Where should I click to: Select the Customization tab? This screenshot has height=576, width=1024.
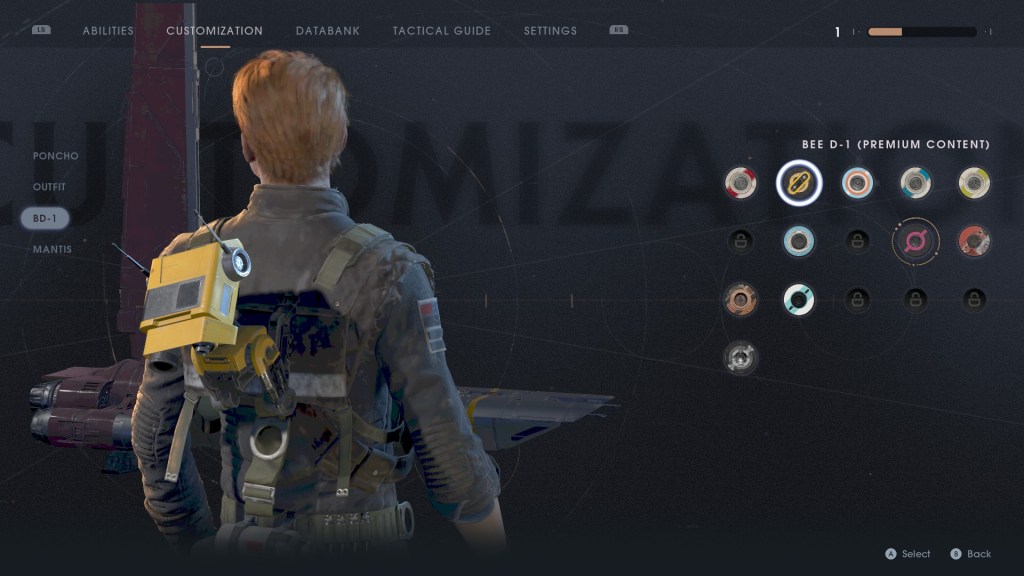click(214, 31)
